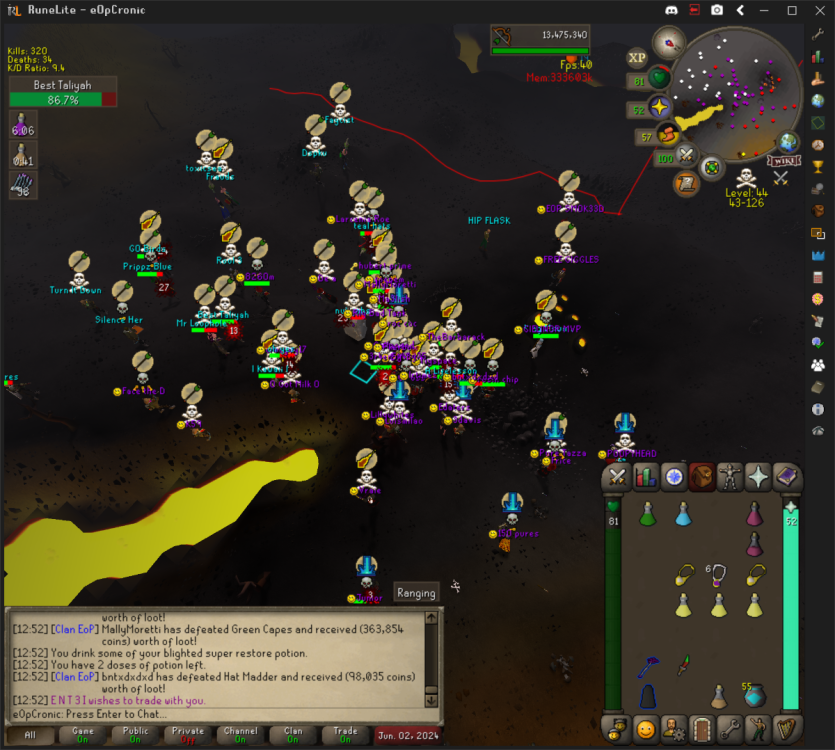Select the dagger in the inventory
The height and width of the screenshot is (750, 835).
pos(683,663)
